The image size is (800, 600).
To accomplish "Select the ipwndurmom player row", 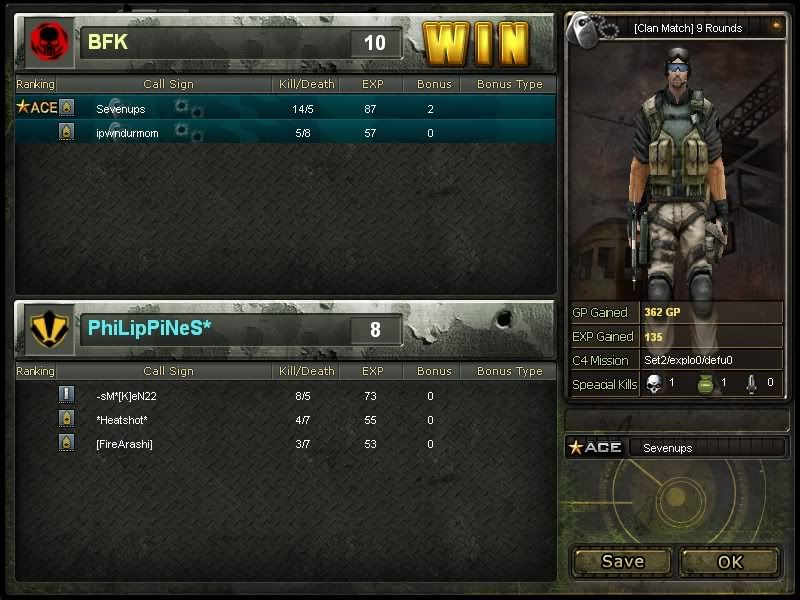I will (x=285, y=132).
